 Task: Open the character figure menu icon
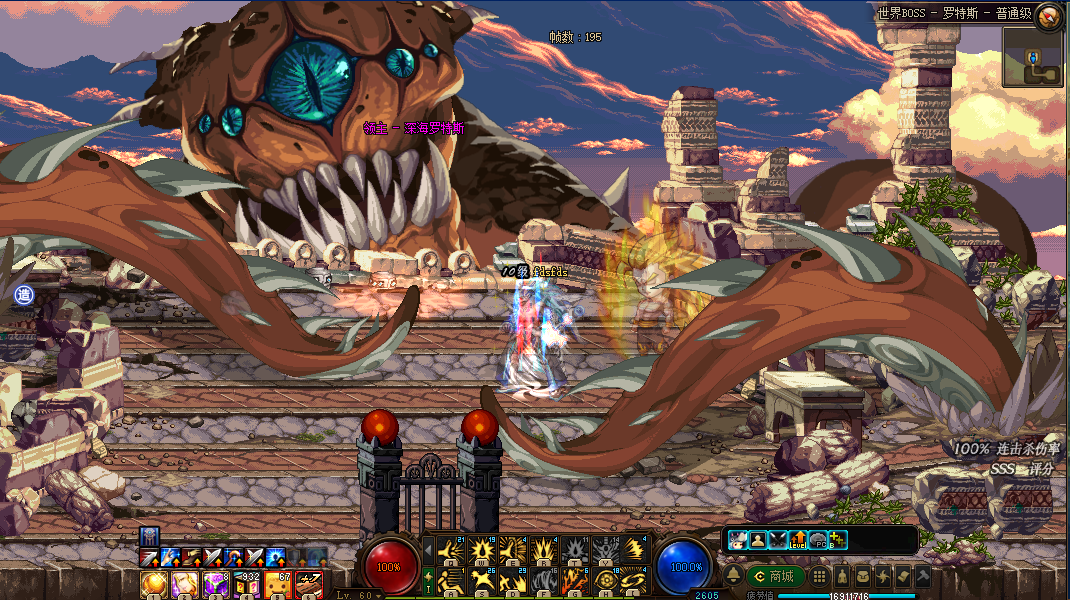point(843,577)
